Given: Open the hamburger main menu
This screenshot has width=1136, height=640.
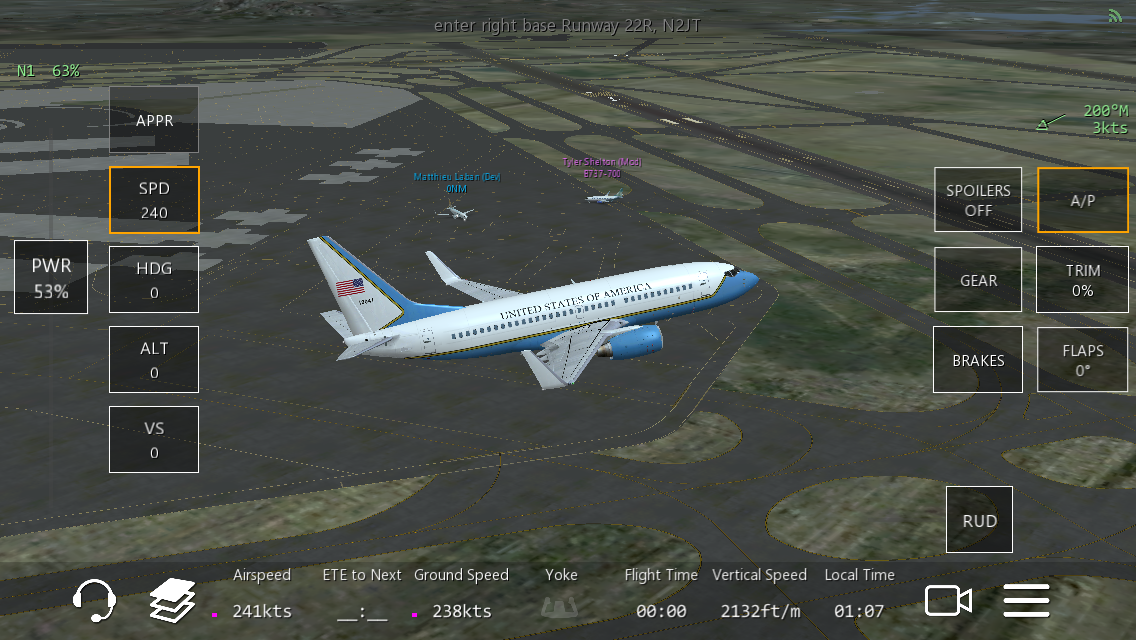Looking at the screenshot, I should pyautogui.click(x=1026, y=600).
